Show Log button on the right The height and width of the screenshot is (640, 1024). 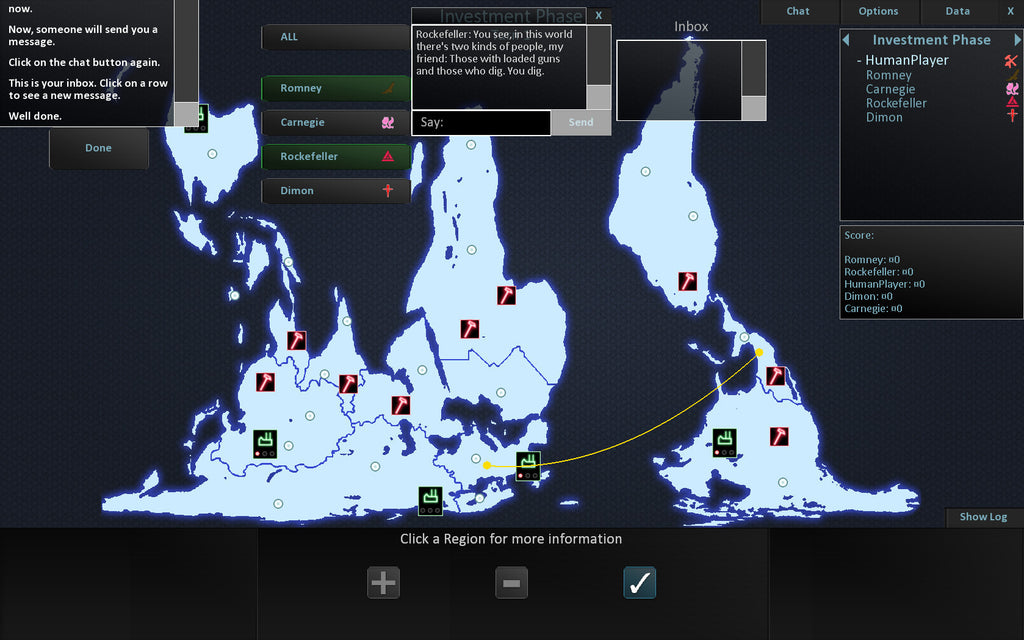pos(983,517)
